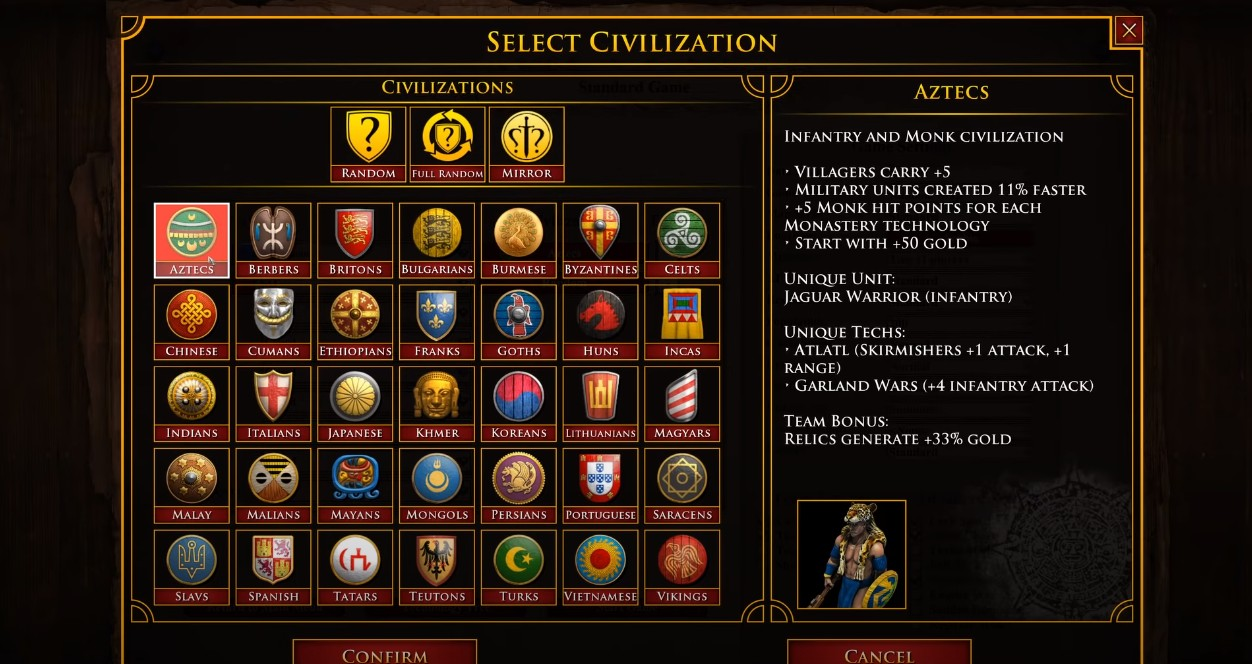Image resolution: width=1252 pixels, height=664 pixels.
Task: Select the Incas civilization
Action: (x=682, y=322)
